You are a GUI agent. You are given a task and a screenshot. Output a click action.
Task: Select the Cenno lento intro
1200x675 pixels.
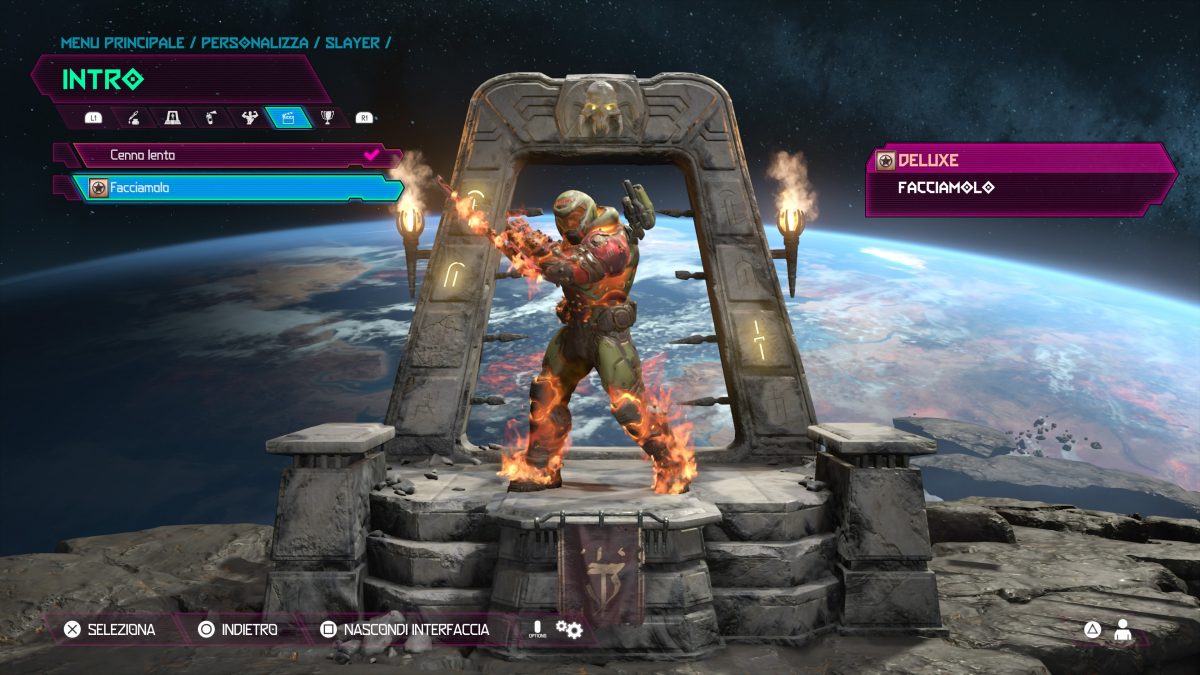coord(230,156)
